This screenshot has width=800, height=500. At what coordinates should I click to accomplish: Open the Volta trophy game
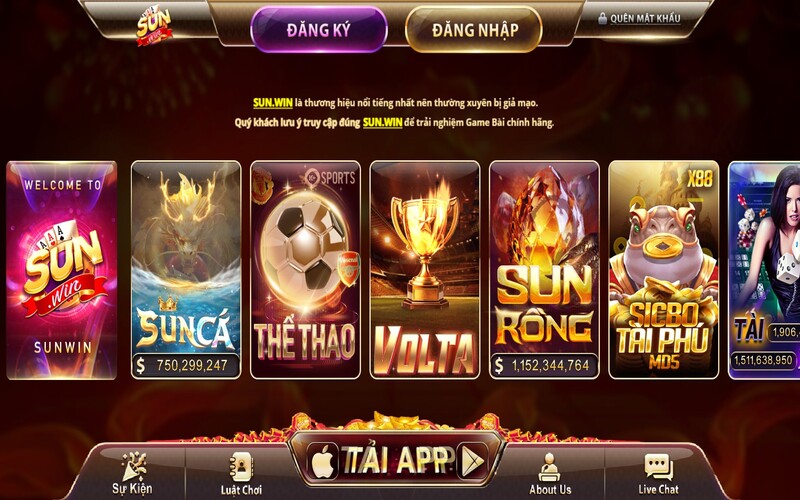pyautogui.click(x=424, y=270)
